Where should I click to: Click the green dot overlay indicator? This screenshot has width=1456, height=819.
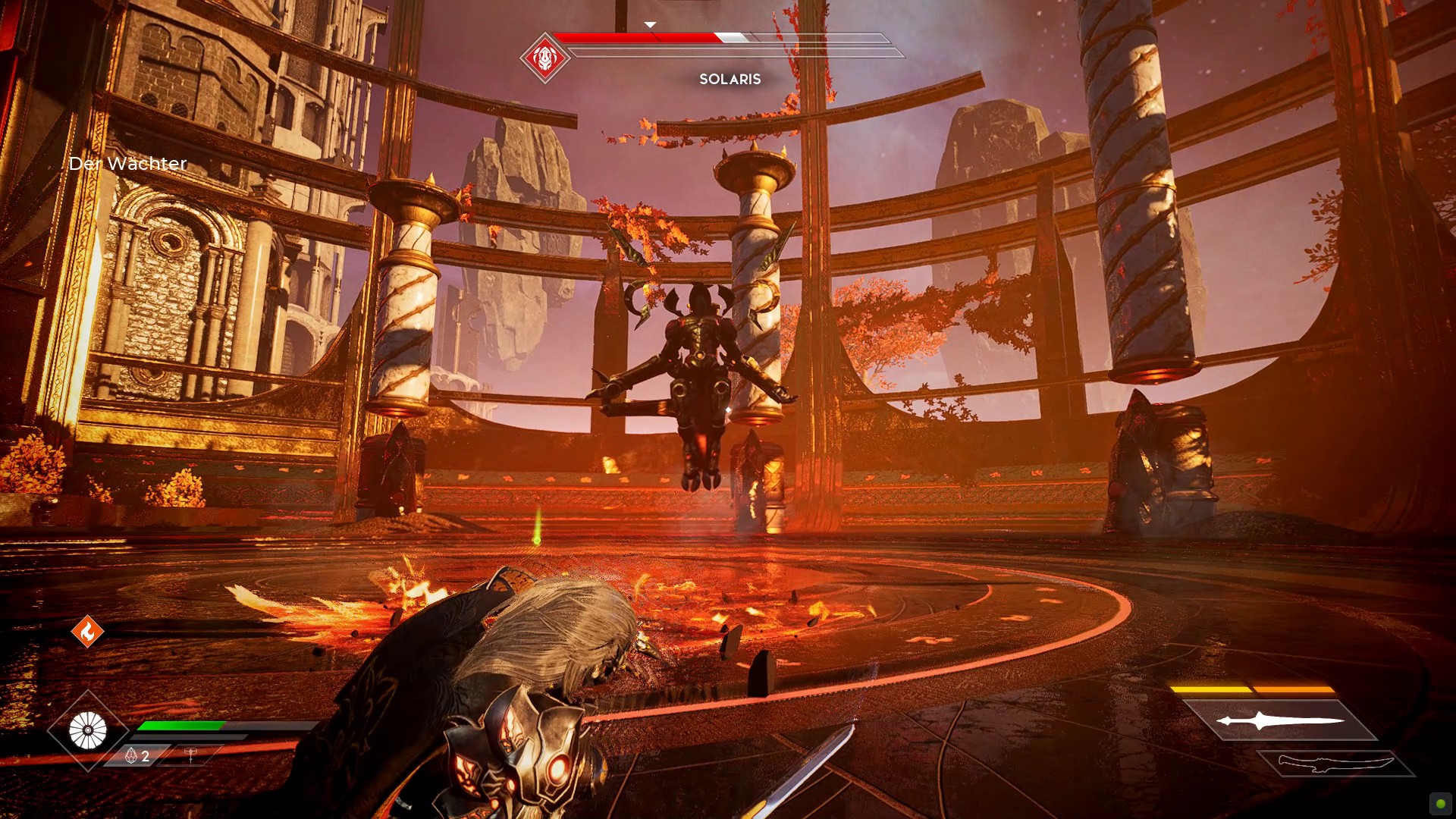(1440, 804)
